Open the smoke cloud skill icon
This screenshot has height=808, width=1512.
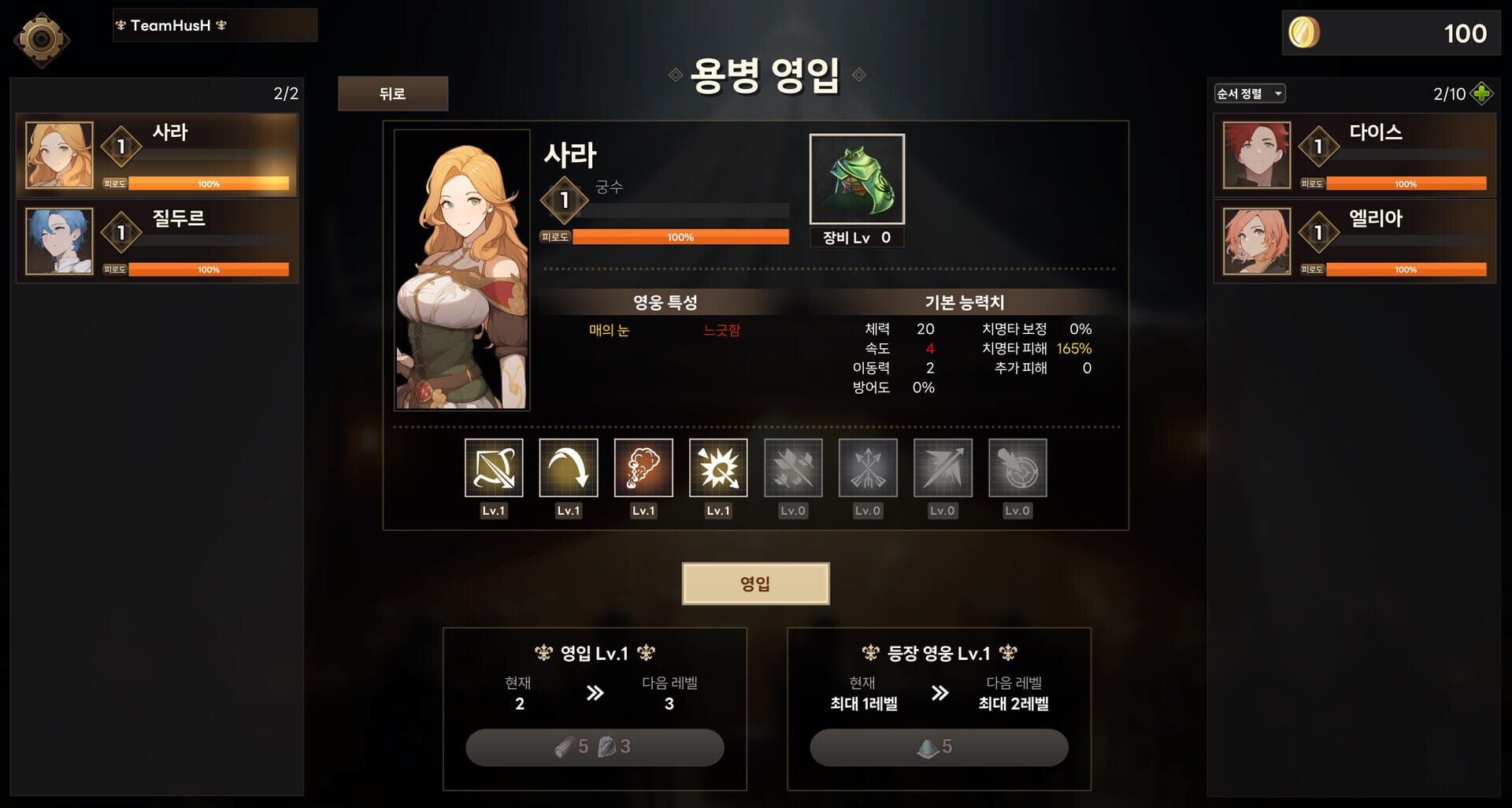643,469
